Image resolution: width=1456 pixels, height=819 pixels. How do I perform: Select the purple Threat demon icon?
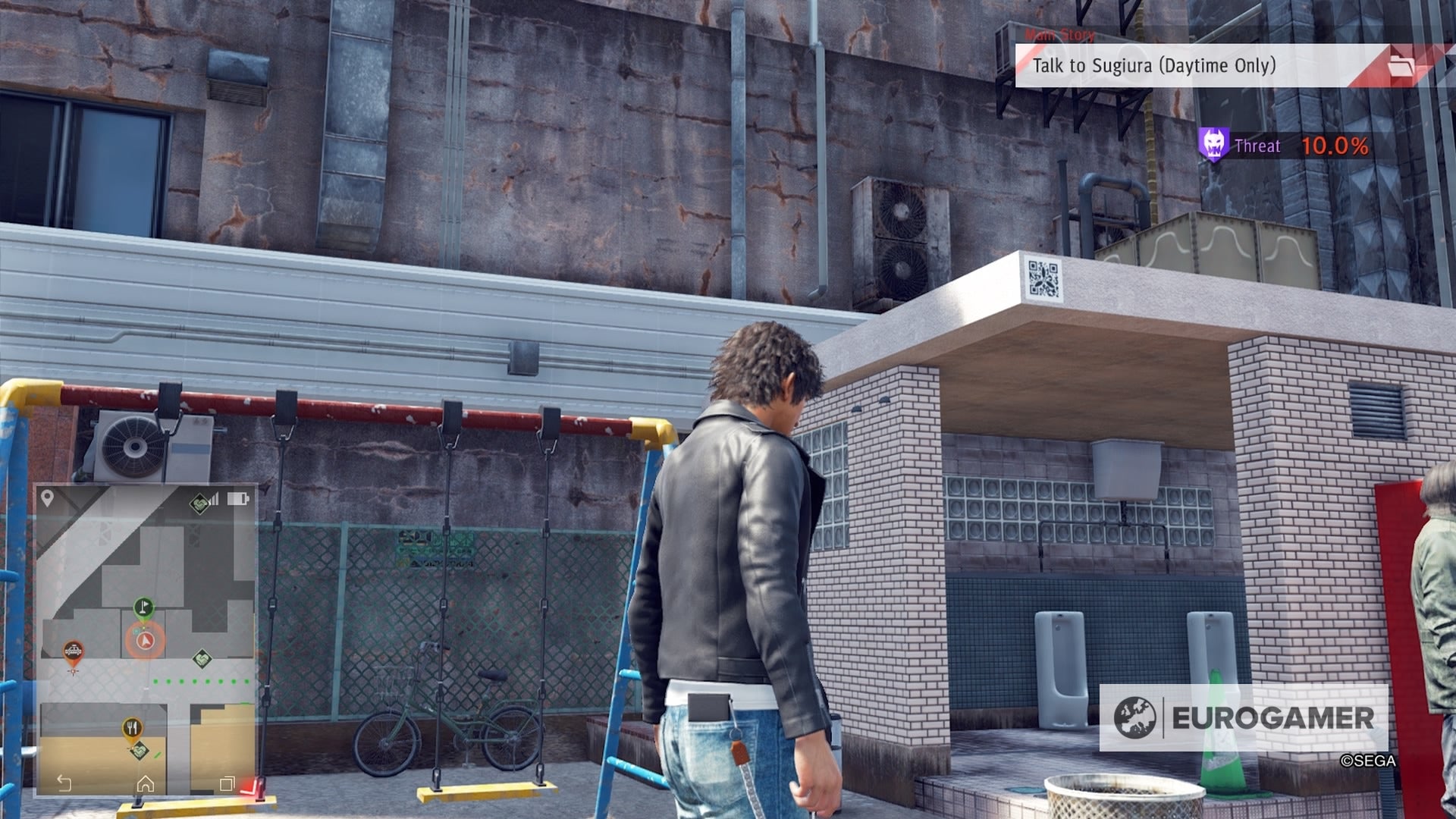click(1213, 144)
